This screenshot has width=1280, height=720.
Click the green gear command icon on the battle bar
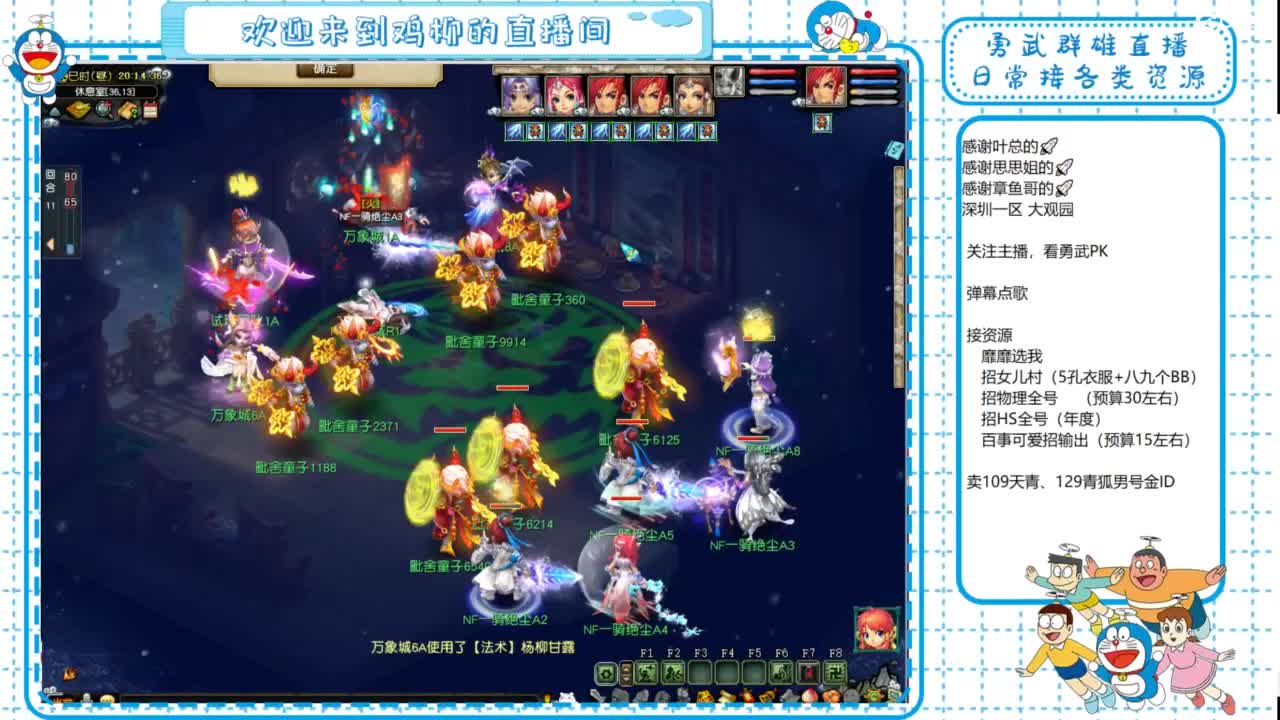pyautogui.click(x=605, y=672)
